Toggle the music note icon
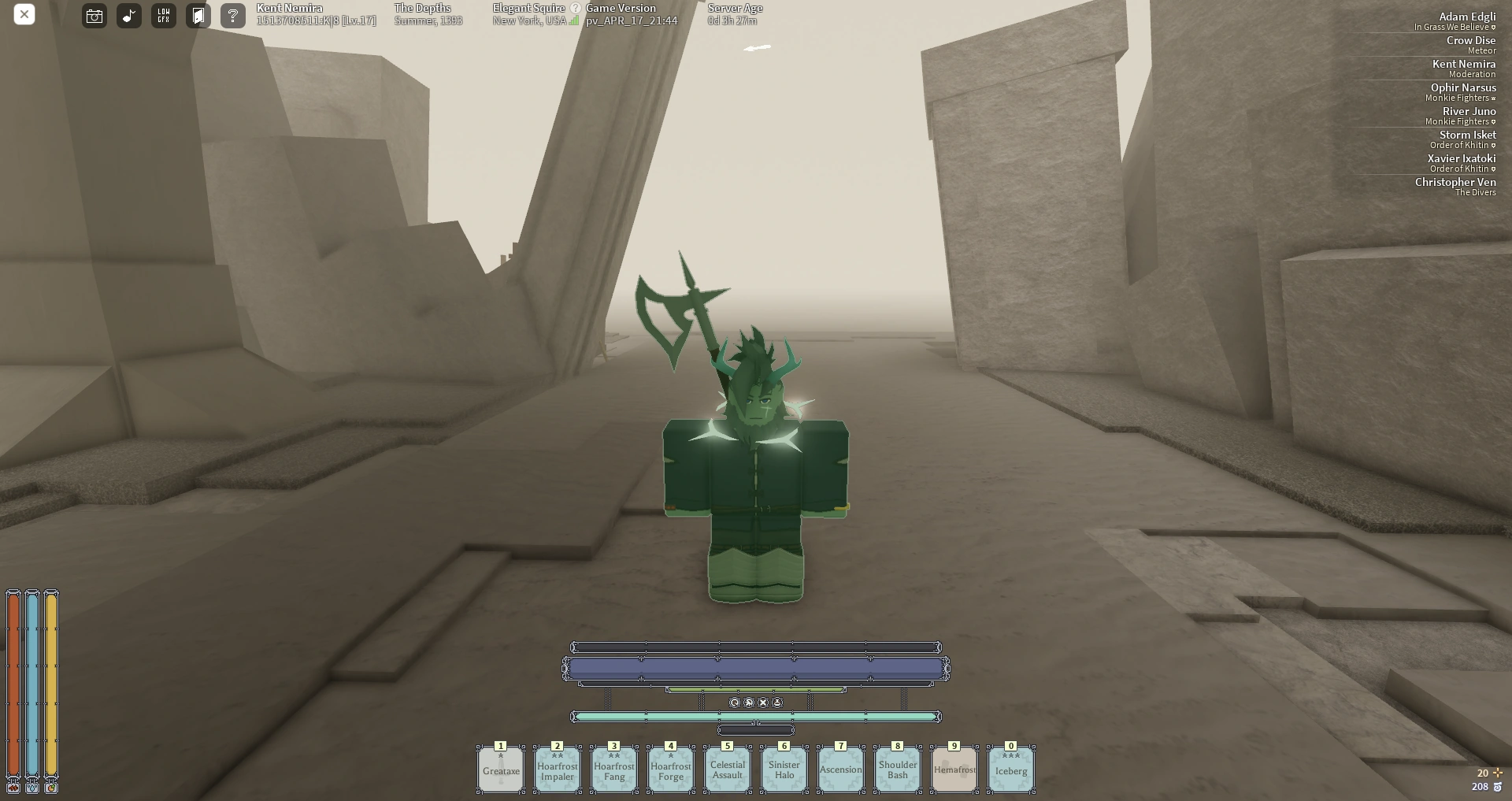Viewport: 1512px width, 801px height. pos(128,15)
